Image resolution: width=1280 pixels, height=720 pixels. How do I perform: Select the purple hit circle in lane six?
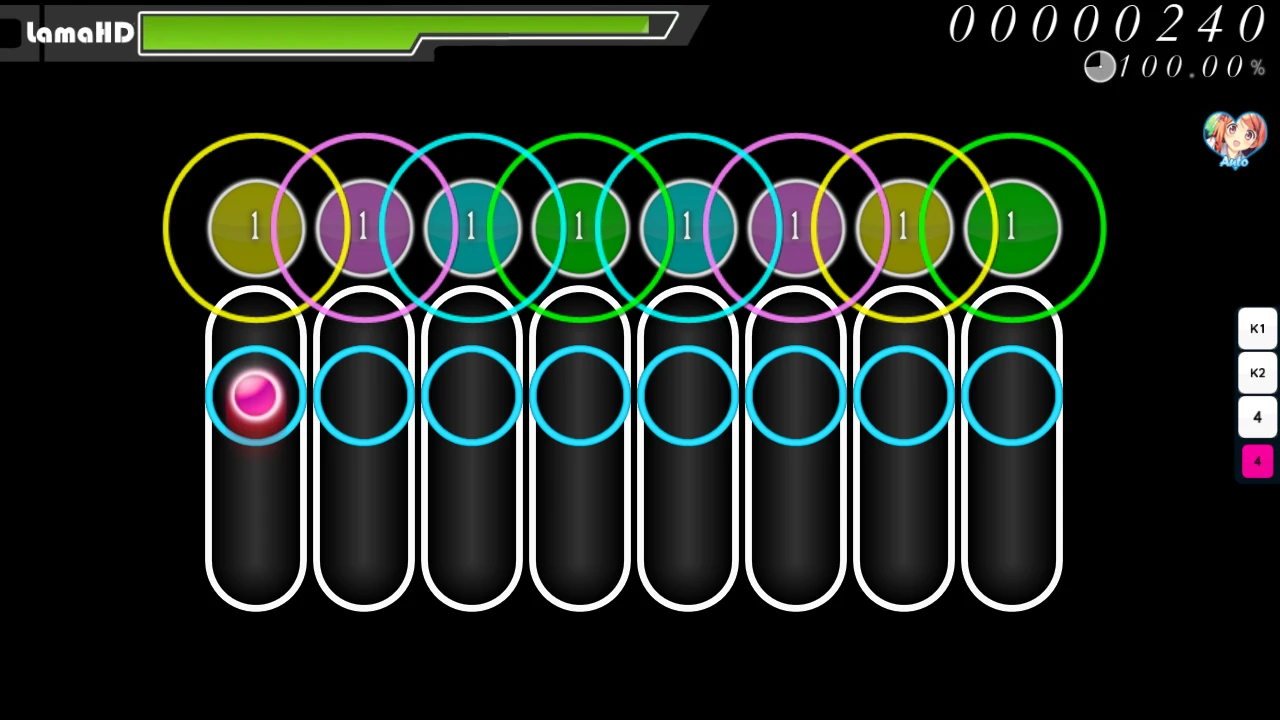795,225
